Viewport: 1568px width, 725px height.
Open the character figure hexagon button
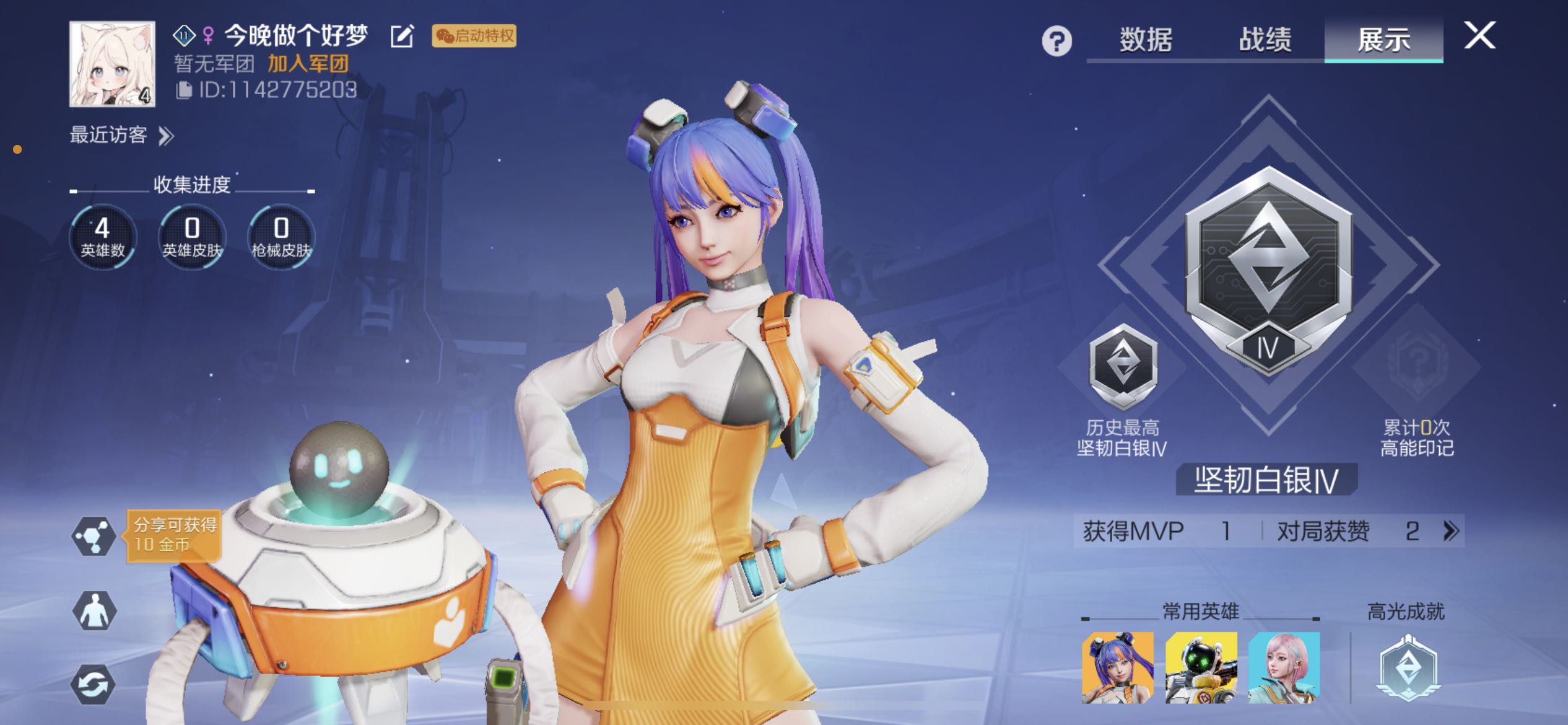click(94, 610)
